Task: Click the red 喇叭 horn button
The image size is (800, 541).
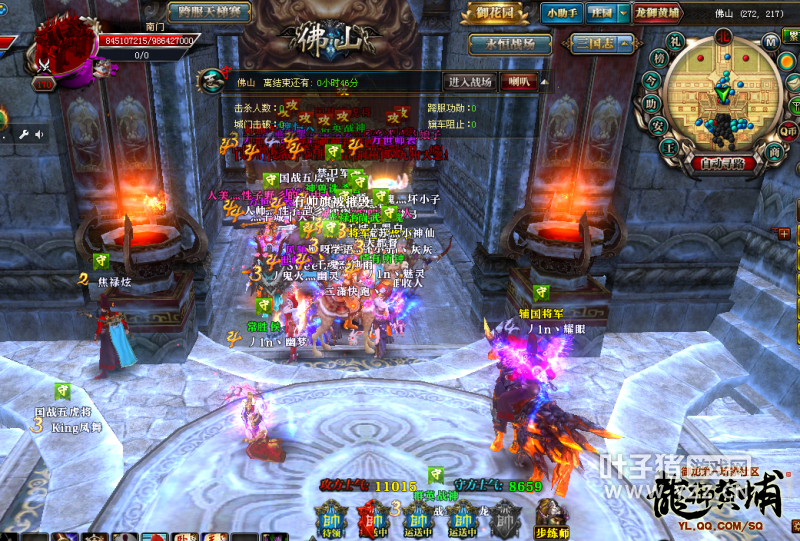Action: (x=519, y=82)
